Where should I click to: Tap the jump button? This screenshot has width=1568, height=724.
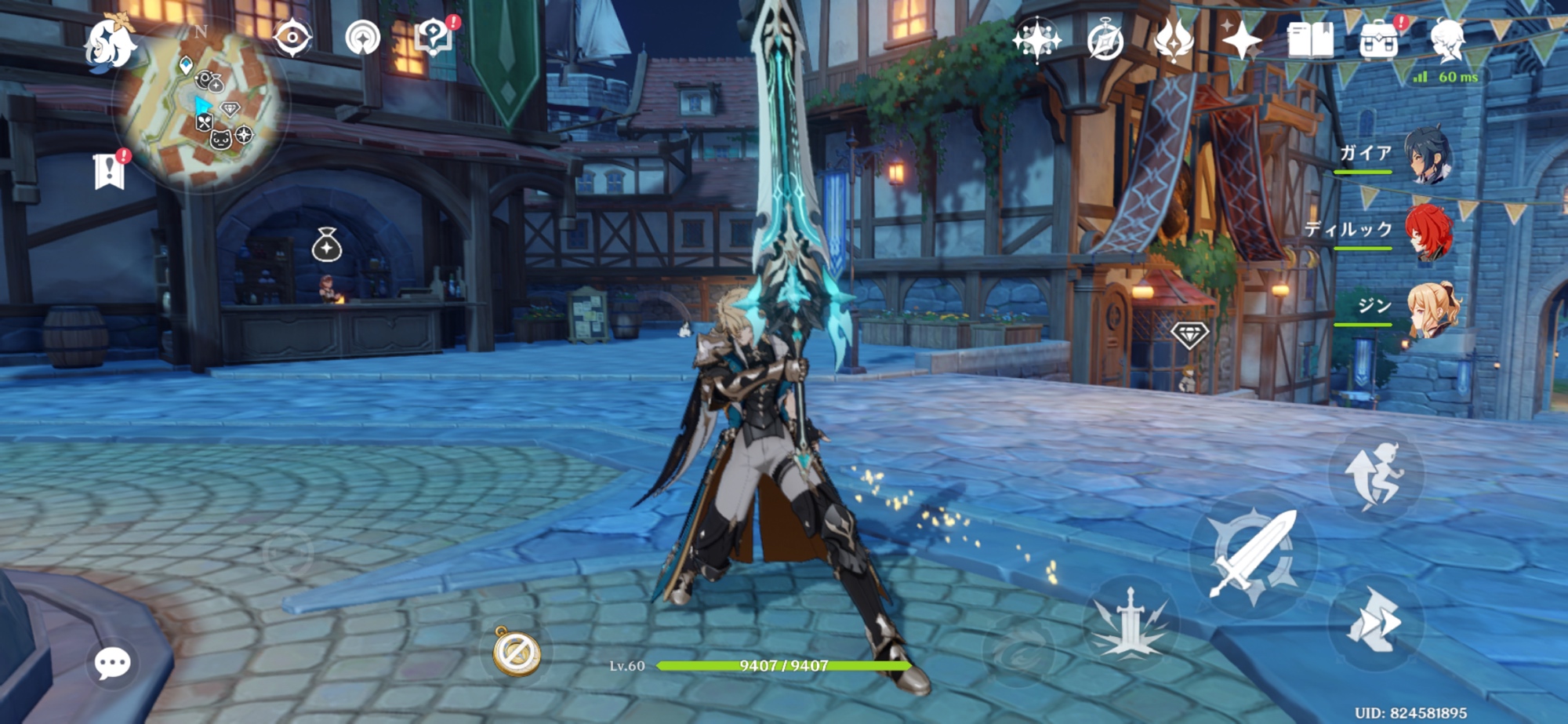pos(1375,475)
